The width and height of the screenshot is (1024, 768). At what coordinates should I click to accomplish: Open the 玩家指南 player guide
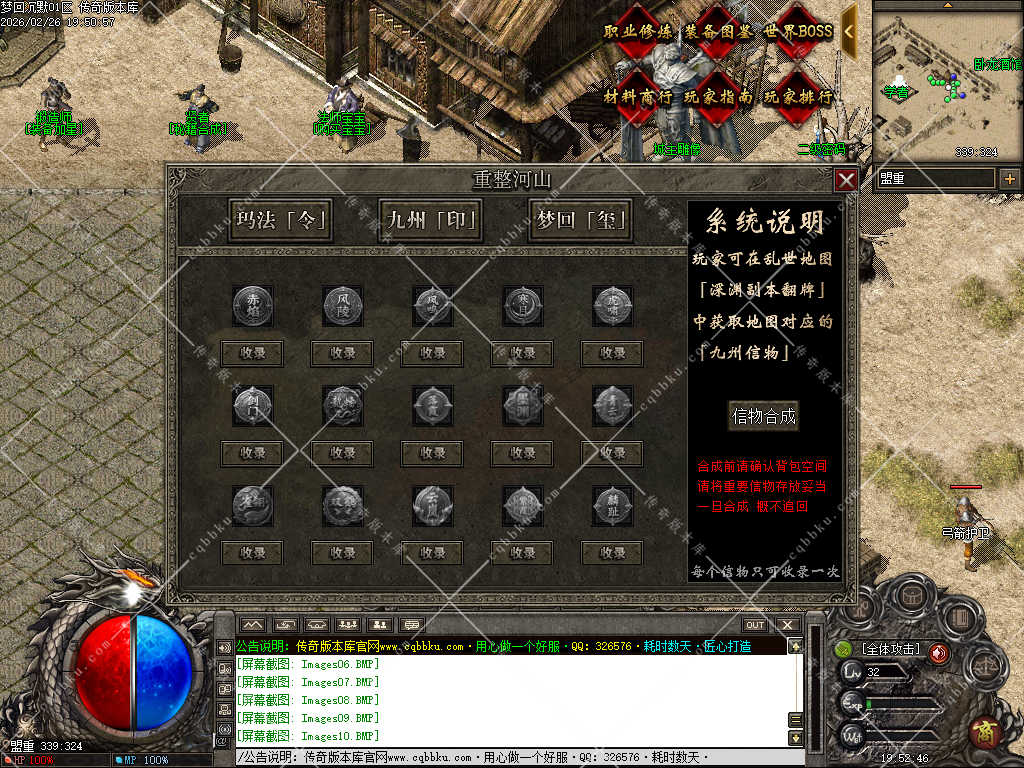point(717,97)
